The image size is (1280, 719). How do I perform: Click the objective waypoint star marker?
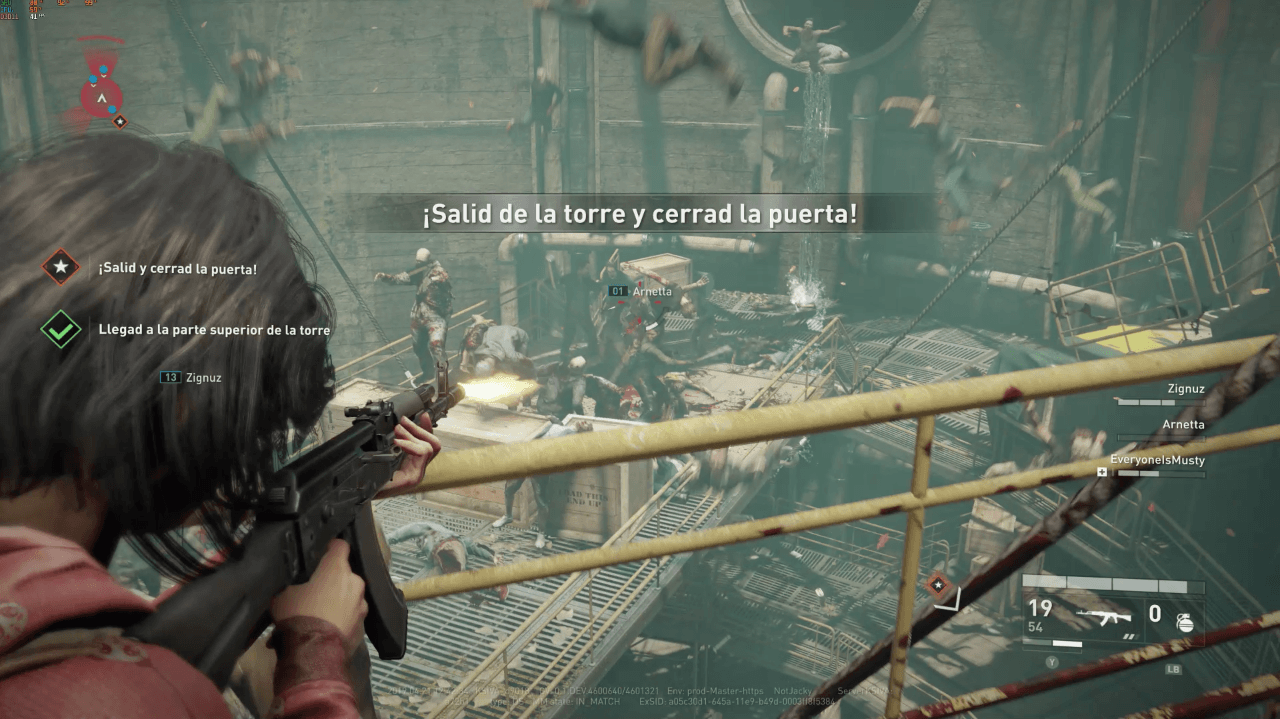tap(938, 585)
